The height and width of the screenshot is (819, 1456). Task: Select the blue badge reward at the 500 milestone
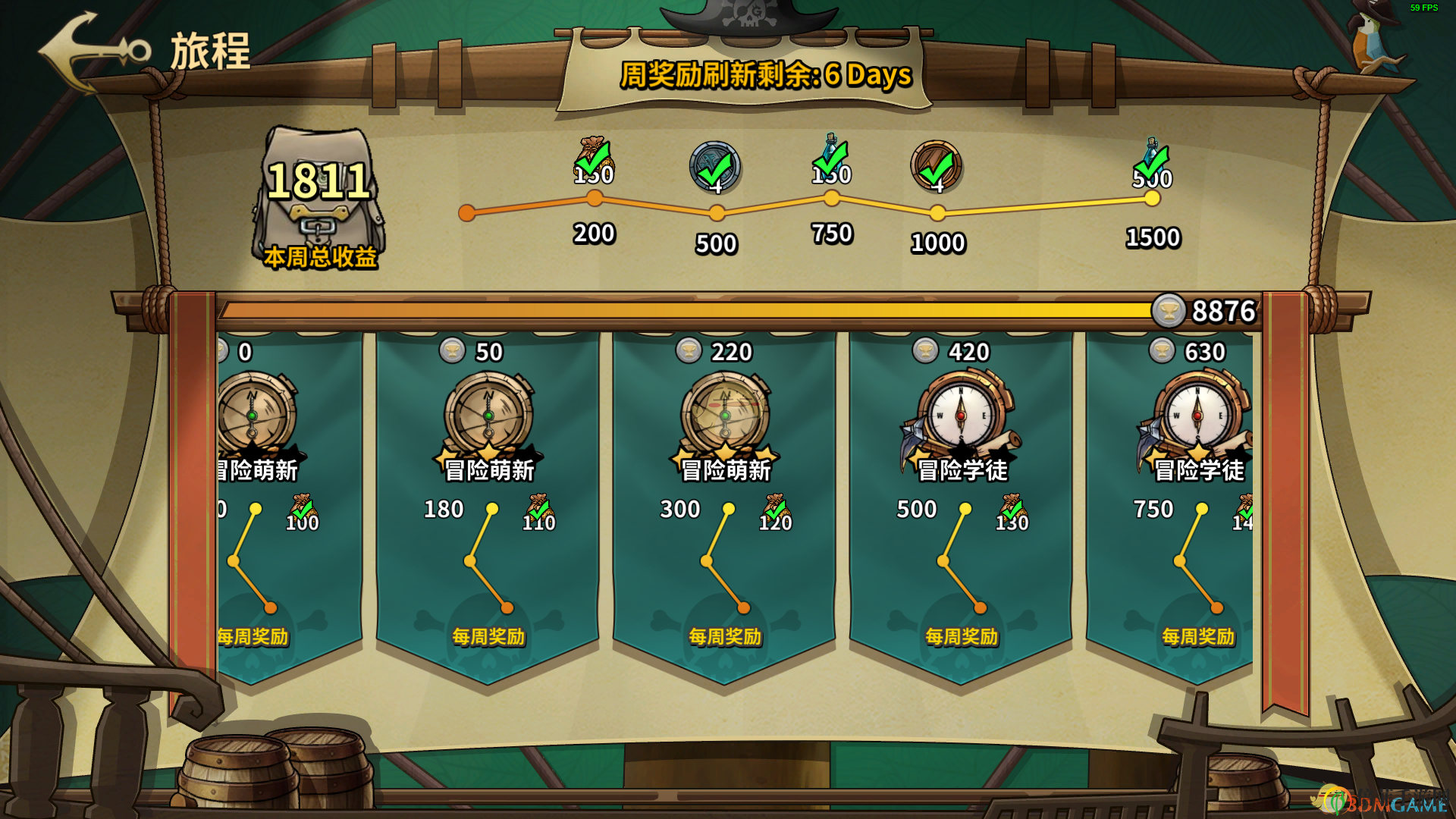click(715, 167)
